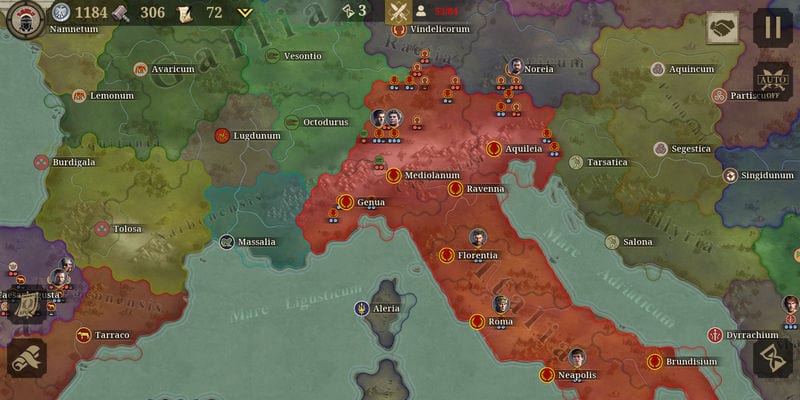This screenshot has height=400, width=800.
Task: Open diplomacy with the handshake button
Action: point(722,27)
